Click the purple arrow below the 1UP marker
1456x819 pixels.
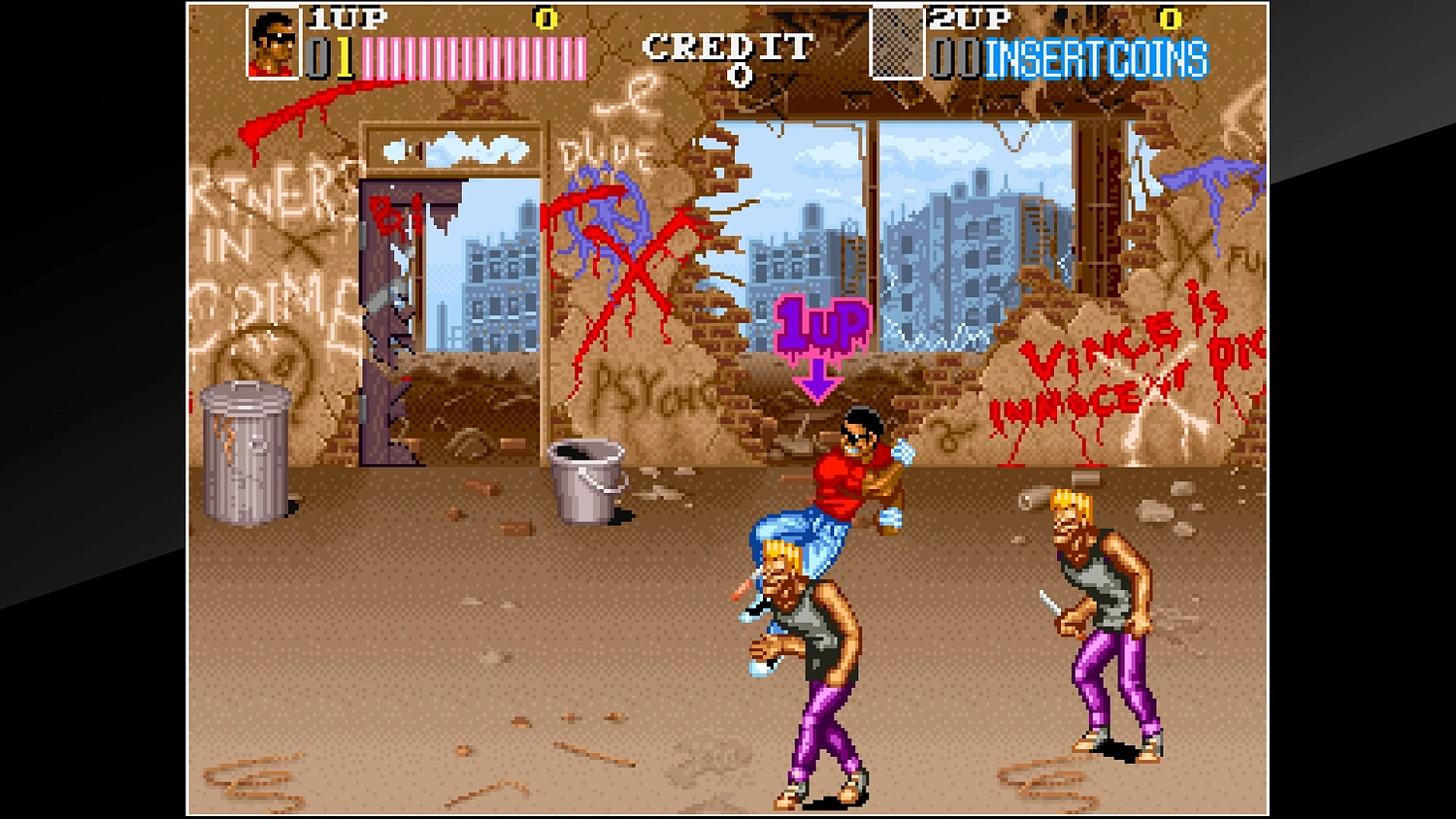818,378
